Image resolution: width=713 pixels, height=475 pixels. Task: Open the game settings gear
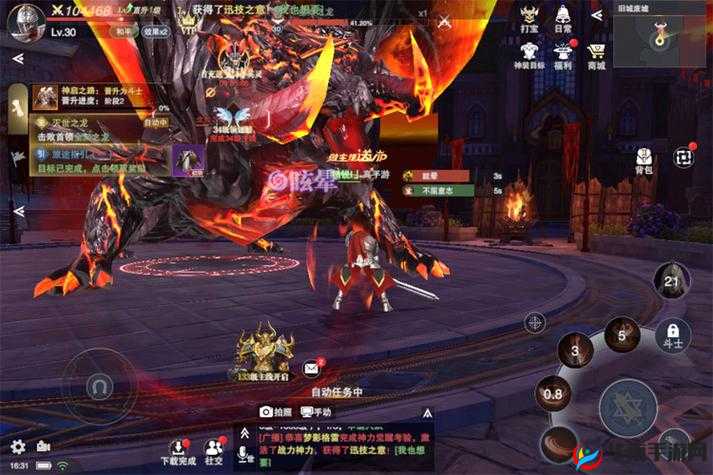pyautogui.click(x=17, y=446)
